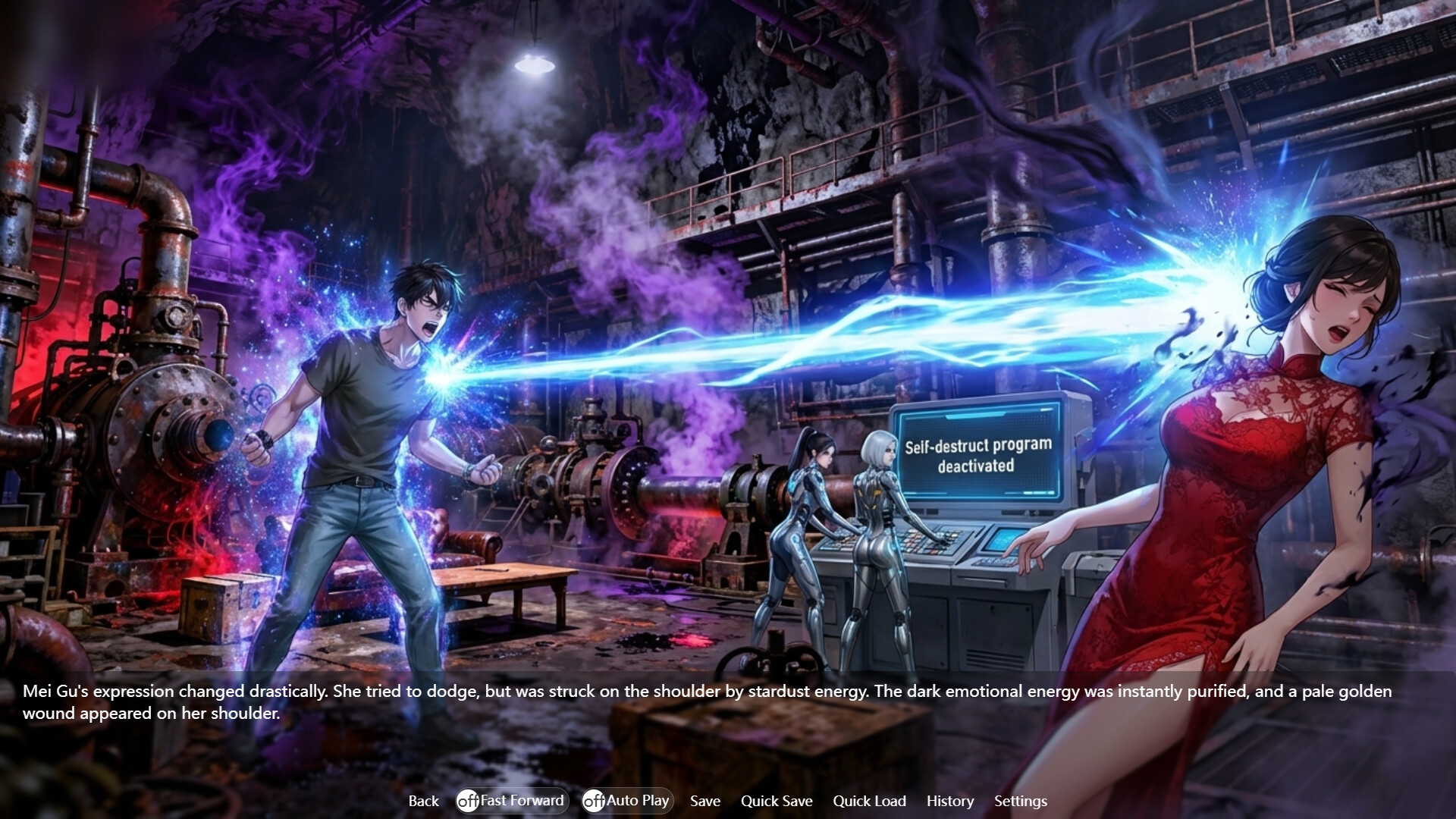Click Back to return to previous dialogue

point(423,801)
